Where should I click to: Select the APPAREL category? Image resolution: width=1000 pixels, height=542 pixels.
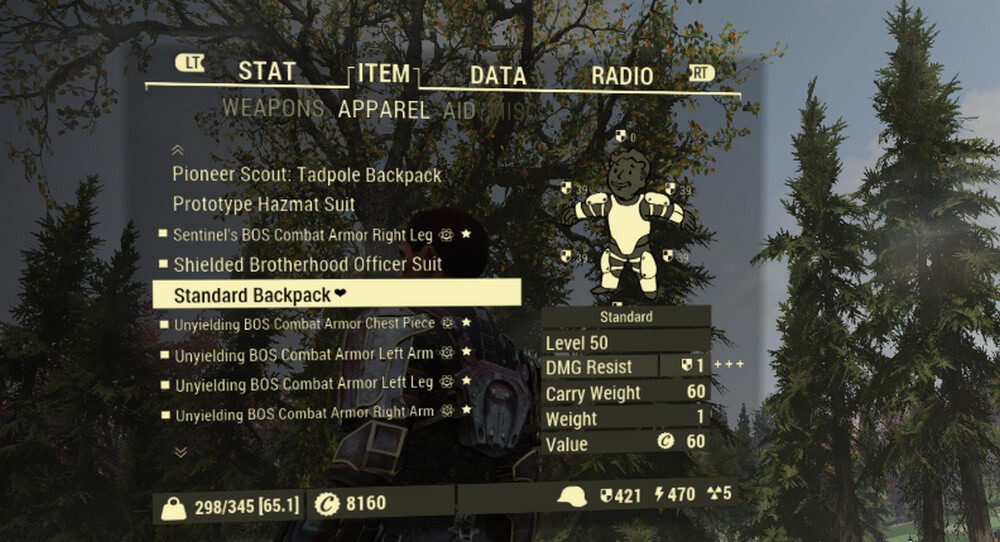tap(383, 109)
